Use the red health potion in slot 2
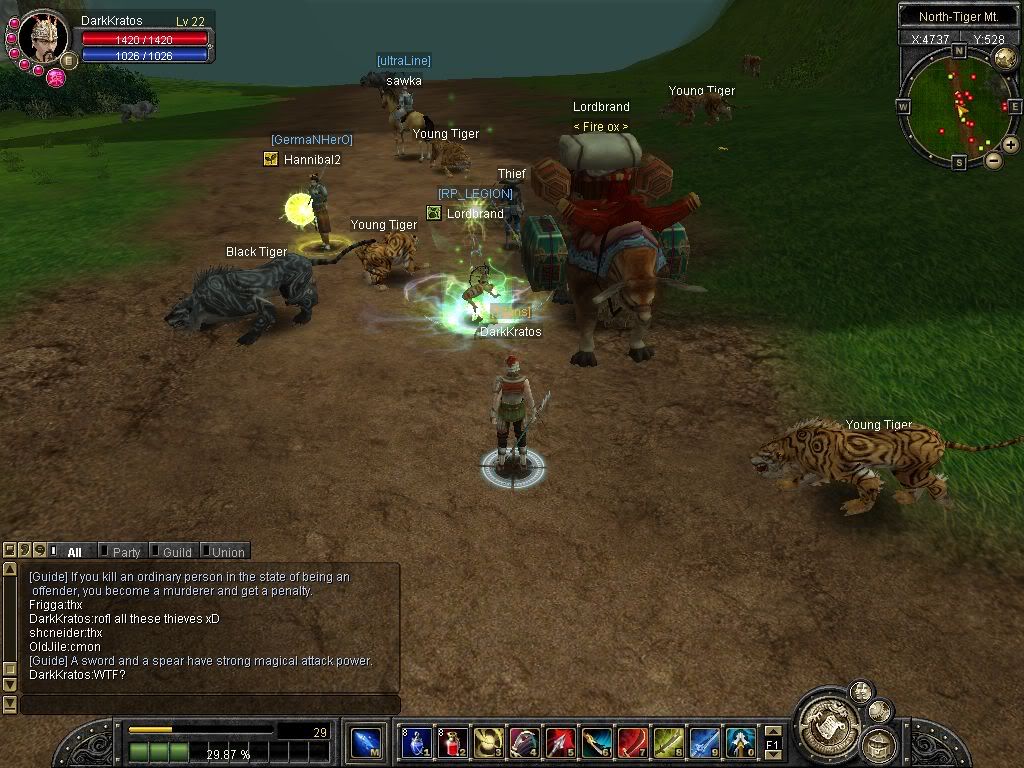1024x768 pixels. (452, 743)
